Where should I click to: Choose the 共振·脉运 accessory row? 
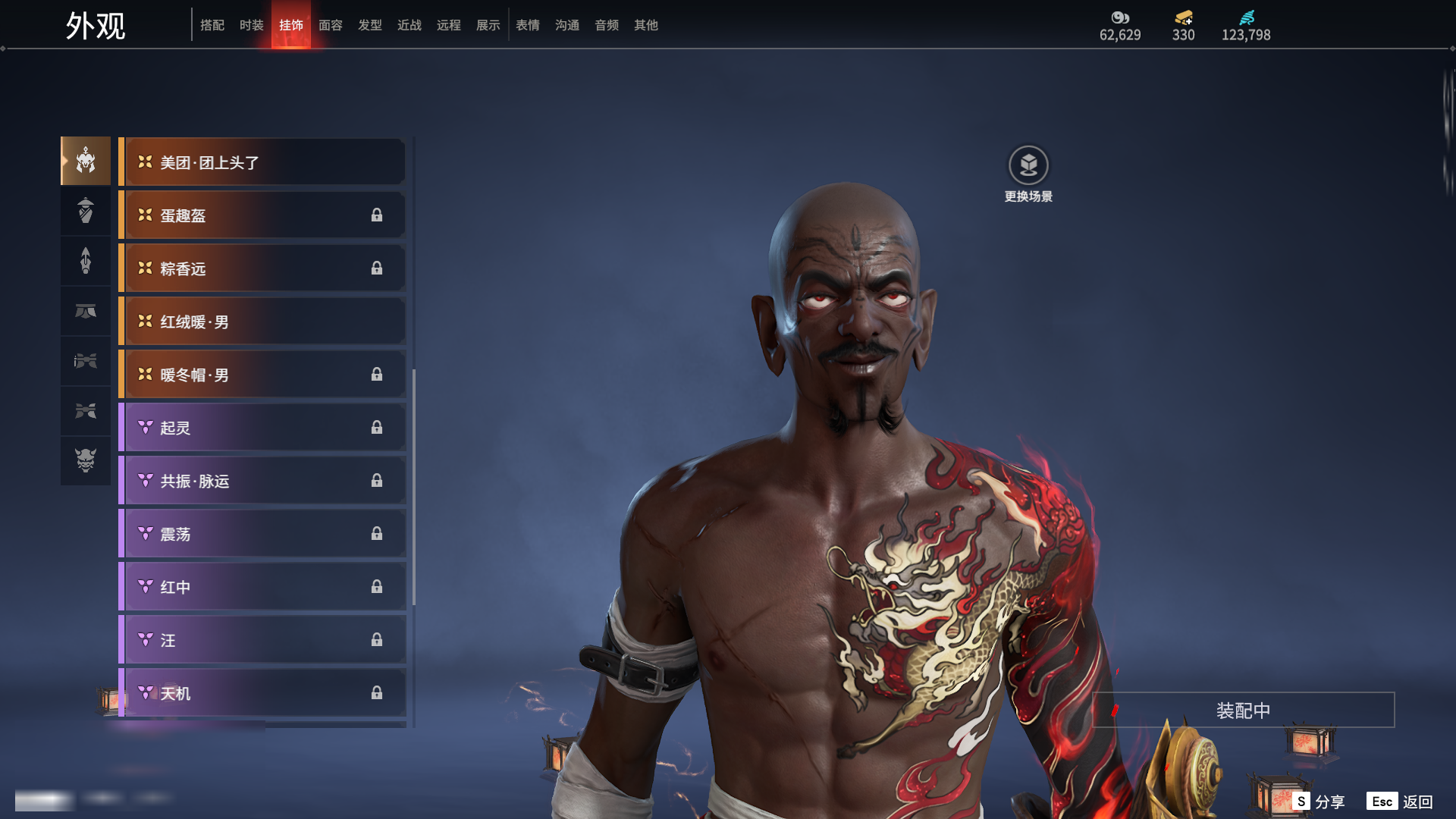262,481
